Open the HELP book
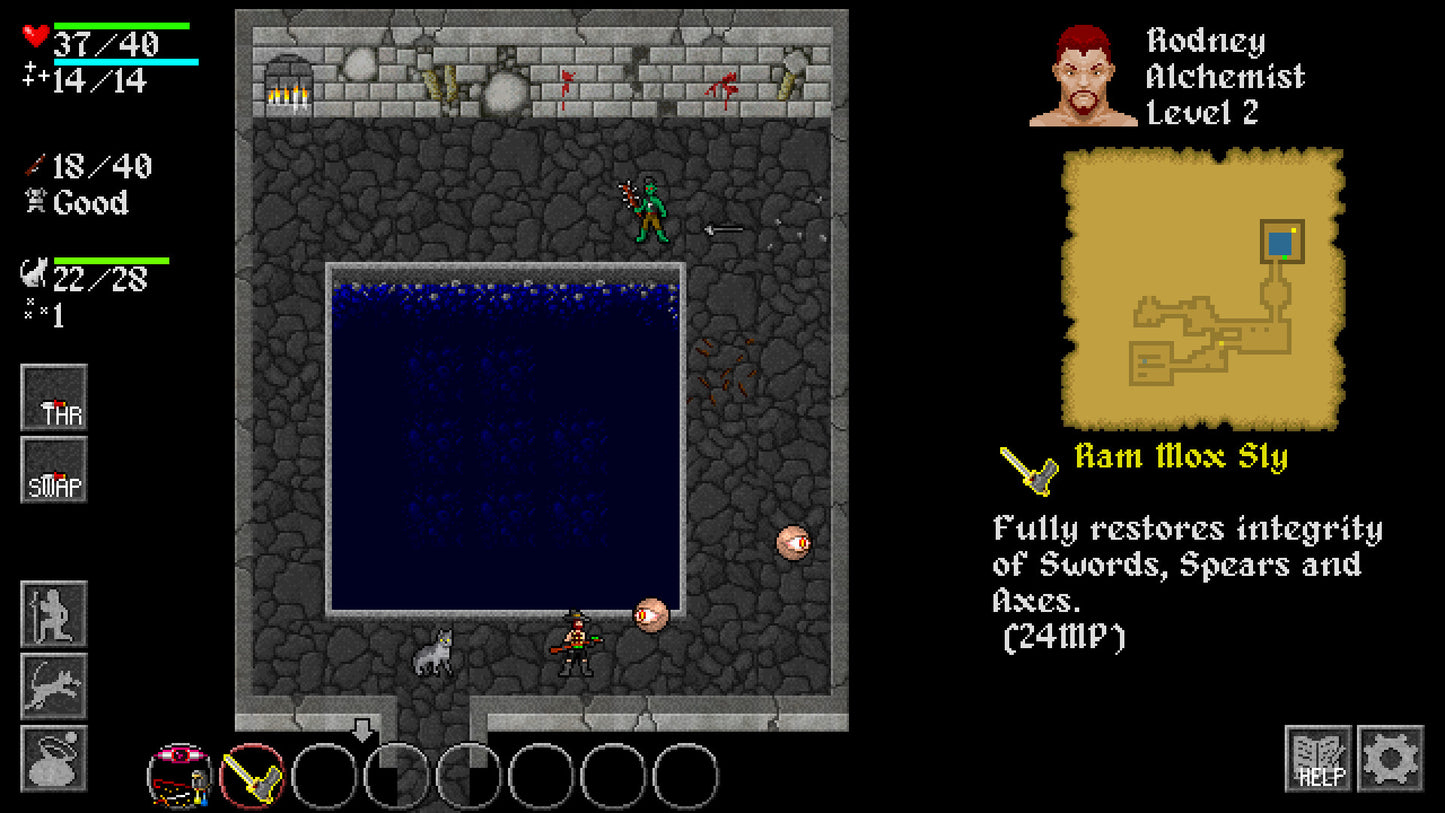This screenshot has width=1445, height=813. click(1318, 759)
